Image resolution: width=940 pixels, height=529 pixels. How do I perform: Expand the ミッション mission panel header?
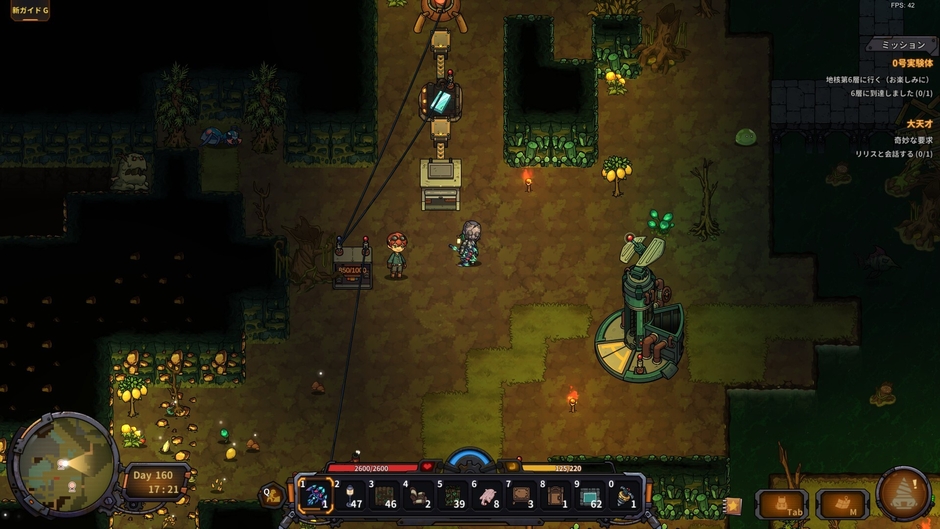pos(902,45)
